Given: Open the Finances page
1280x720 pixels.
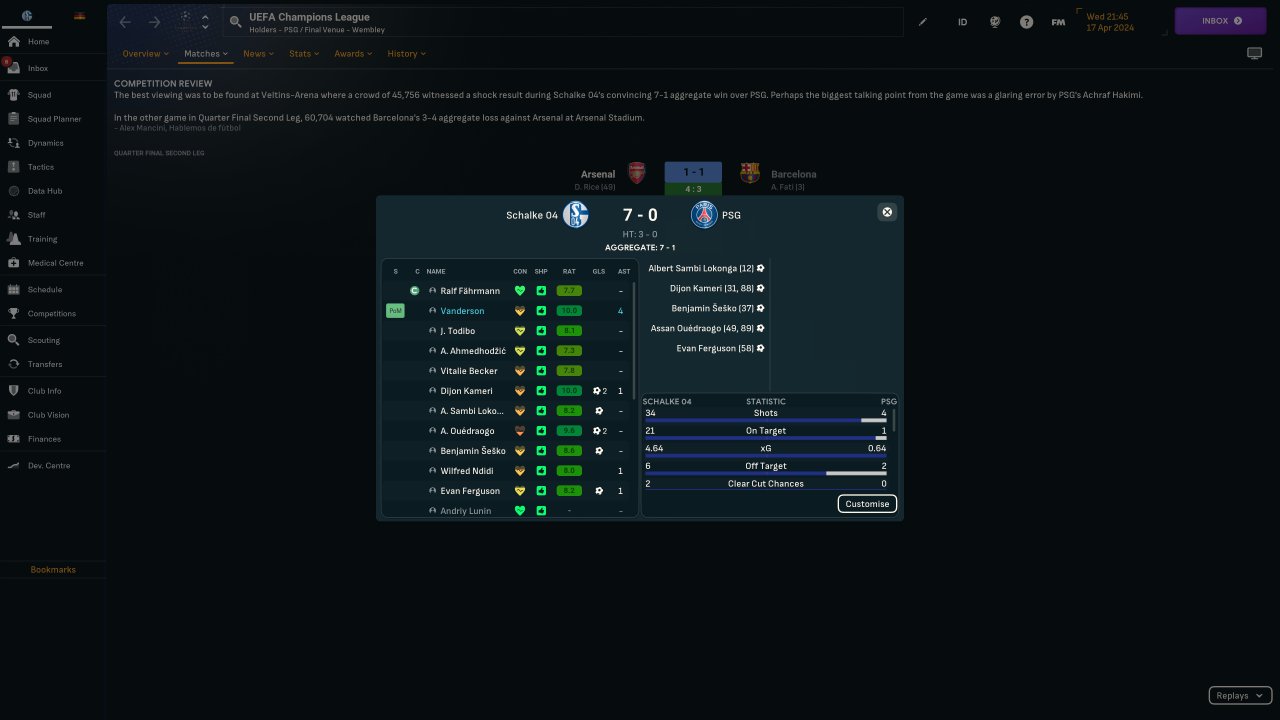Looking at the screenshot, I should [44, 439].
